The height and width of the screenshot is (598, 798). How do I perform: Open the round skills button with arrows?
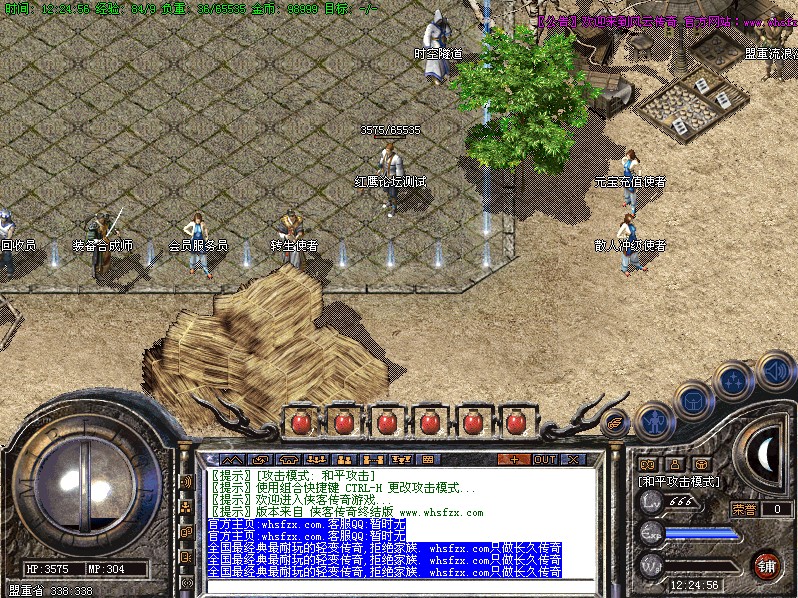[734, 382]
